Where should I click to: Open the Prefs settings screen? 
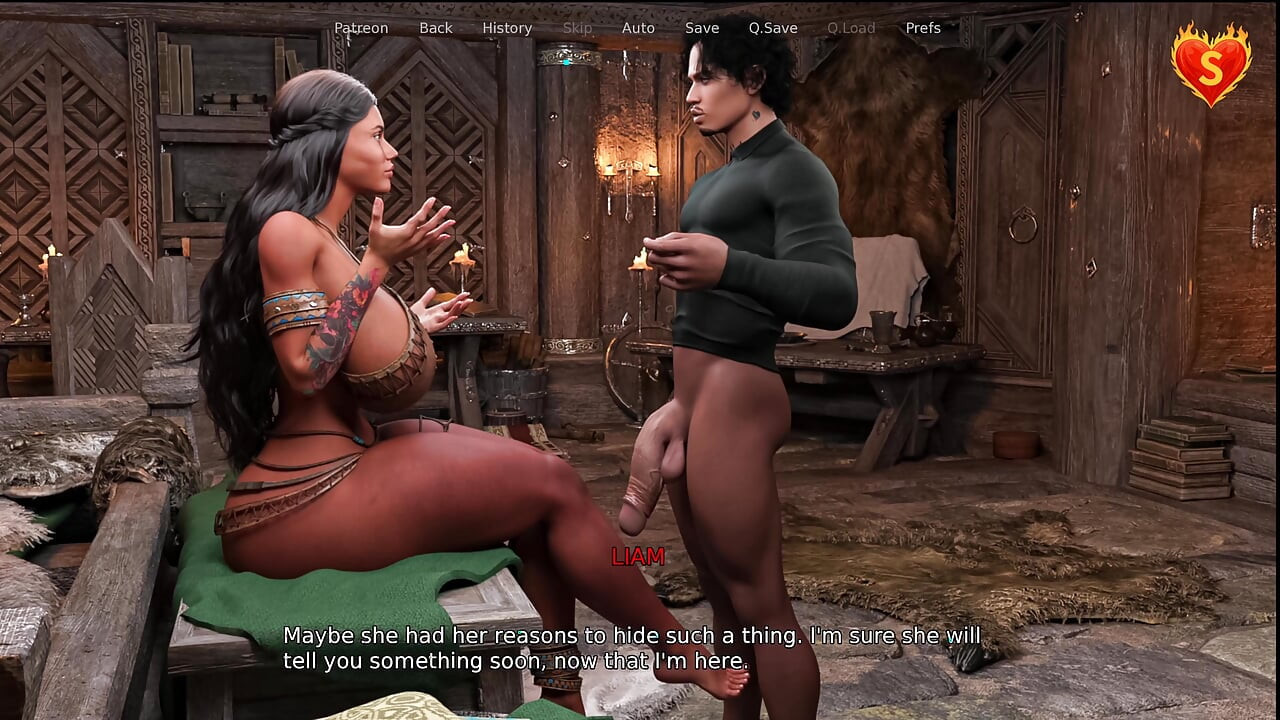pyautogui.click(x=922, y=27)
